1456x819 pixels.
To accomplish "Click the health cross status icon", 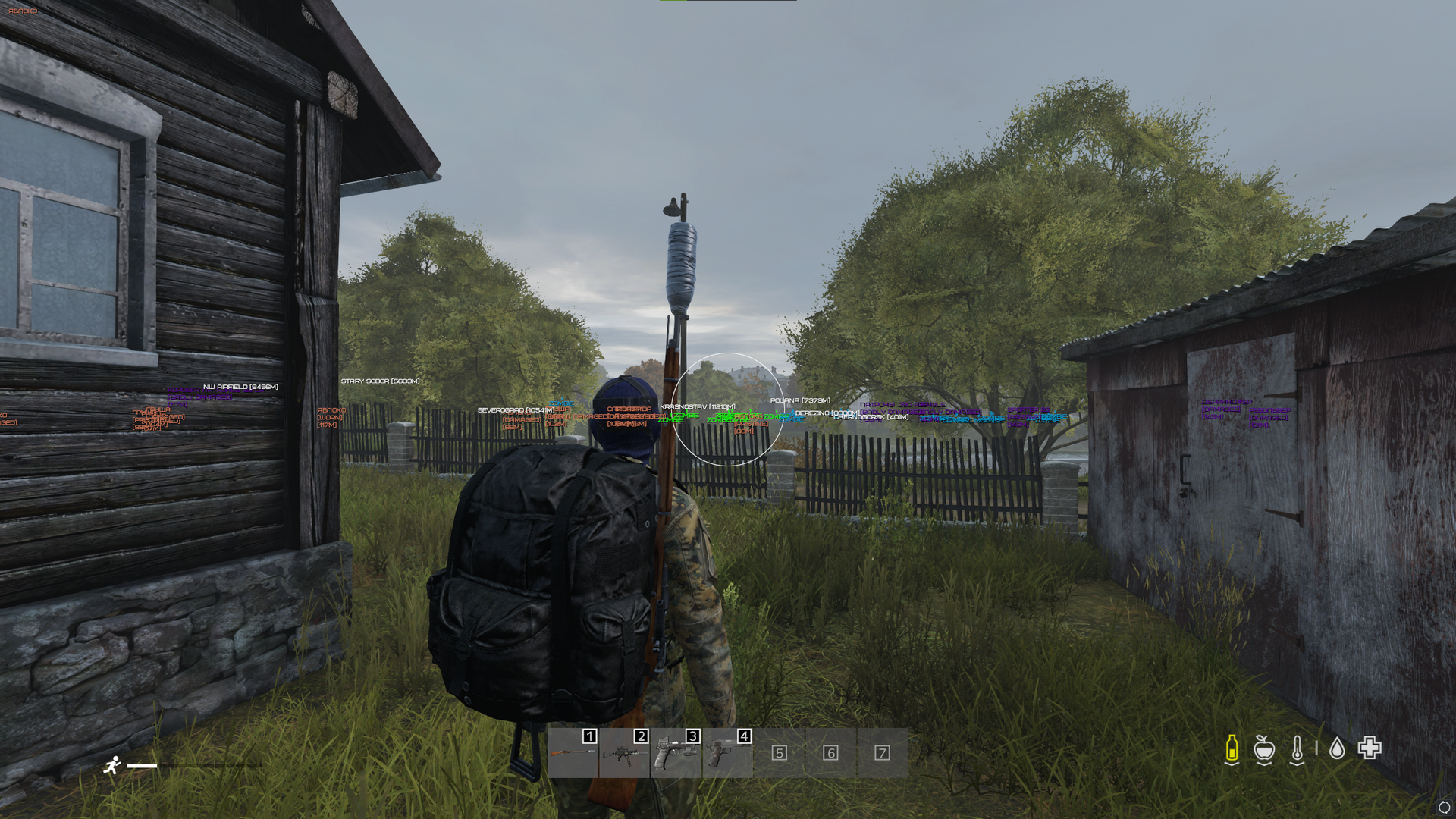I will pos(1370,748).
